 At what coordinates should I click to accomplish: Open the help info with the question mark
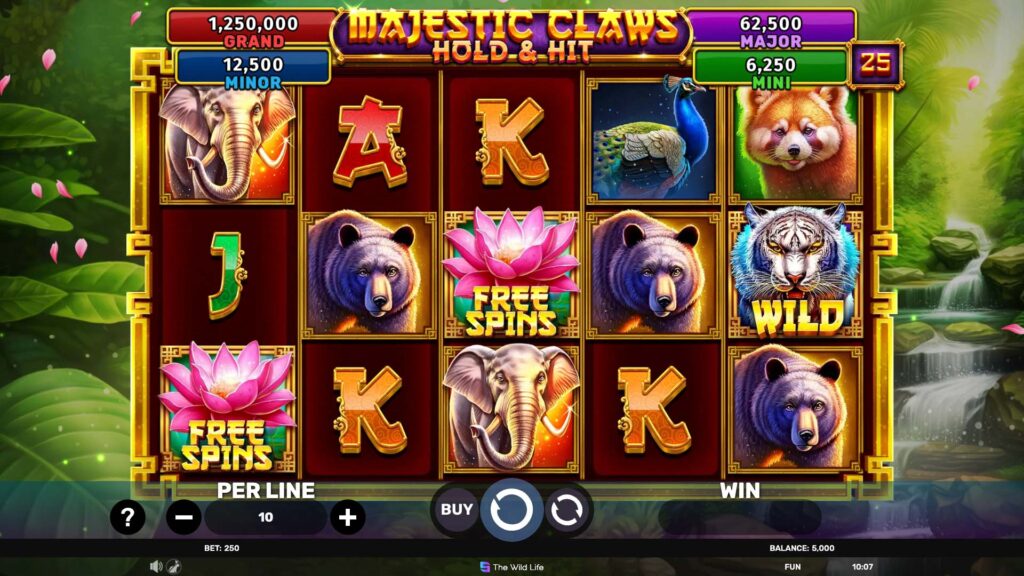128,517
